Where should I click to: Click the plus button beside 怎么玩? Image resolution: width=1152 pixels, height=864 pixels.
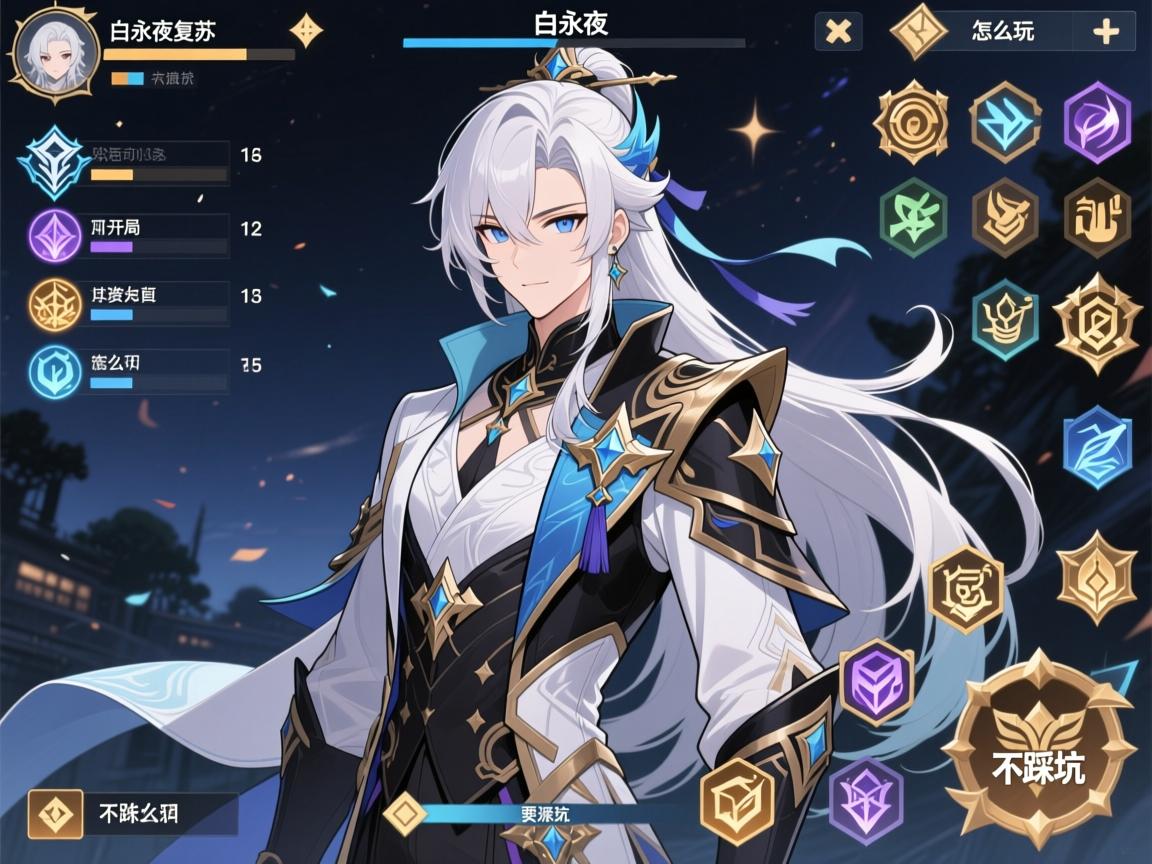coord(1105,32)
